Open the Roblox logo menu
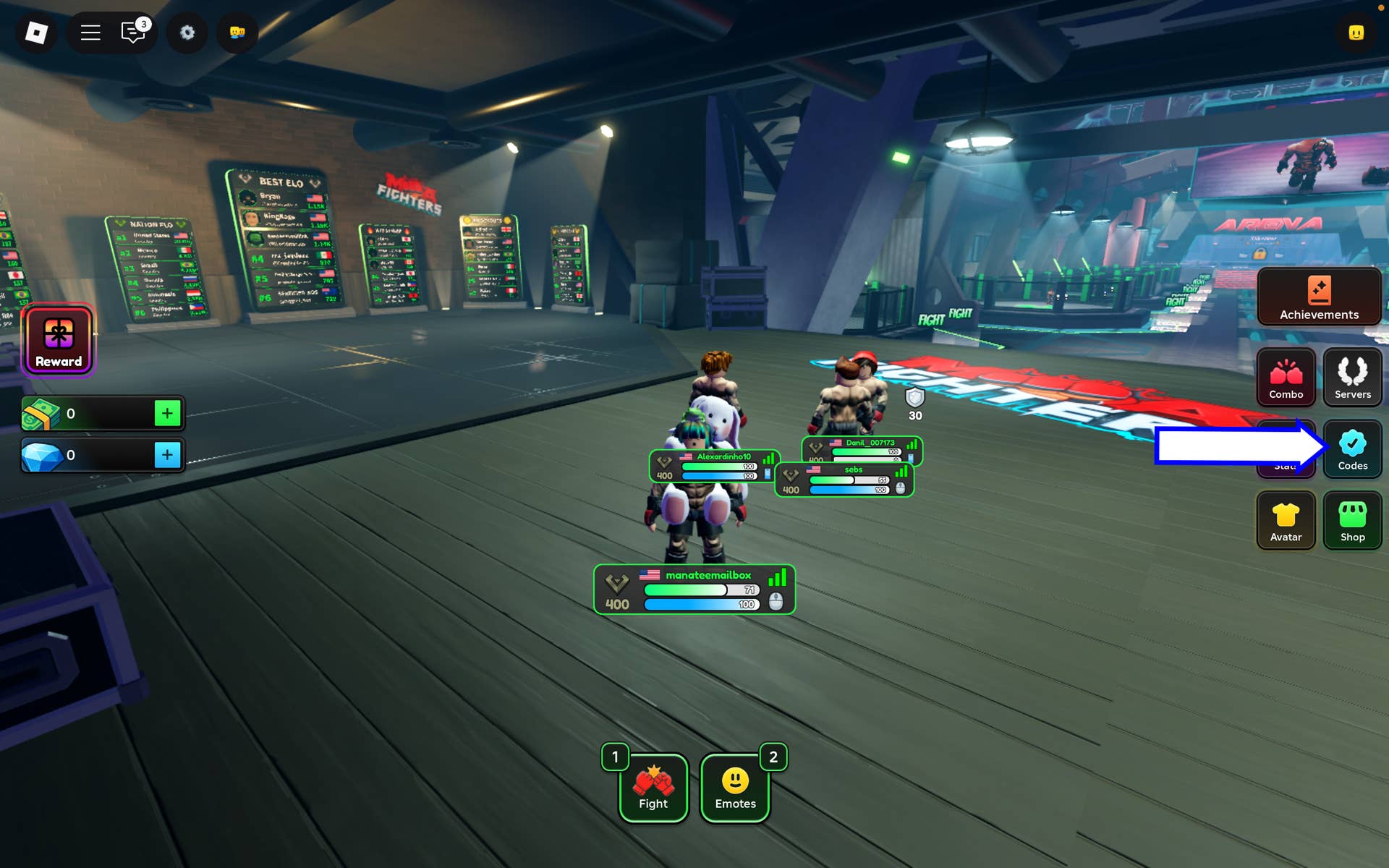The height and width of the screenshot is (868, 1389). click(x=36, y=33)
